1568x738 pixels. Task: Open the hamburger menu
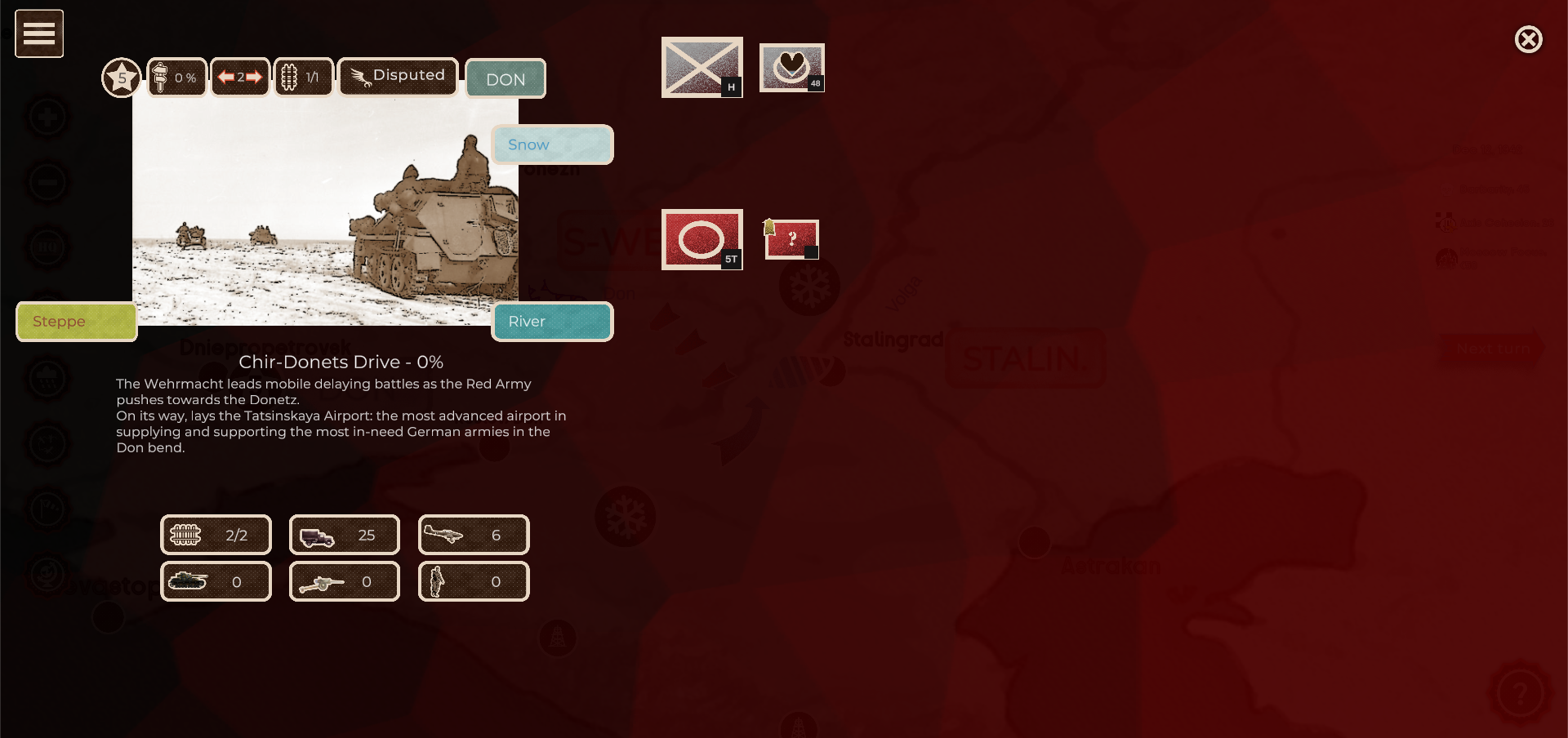(38, 33)
